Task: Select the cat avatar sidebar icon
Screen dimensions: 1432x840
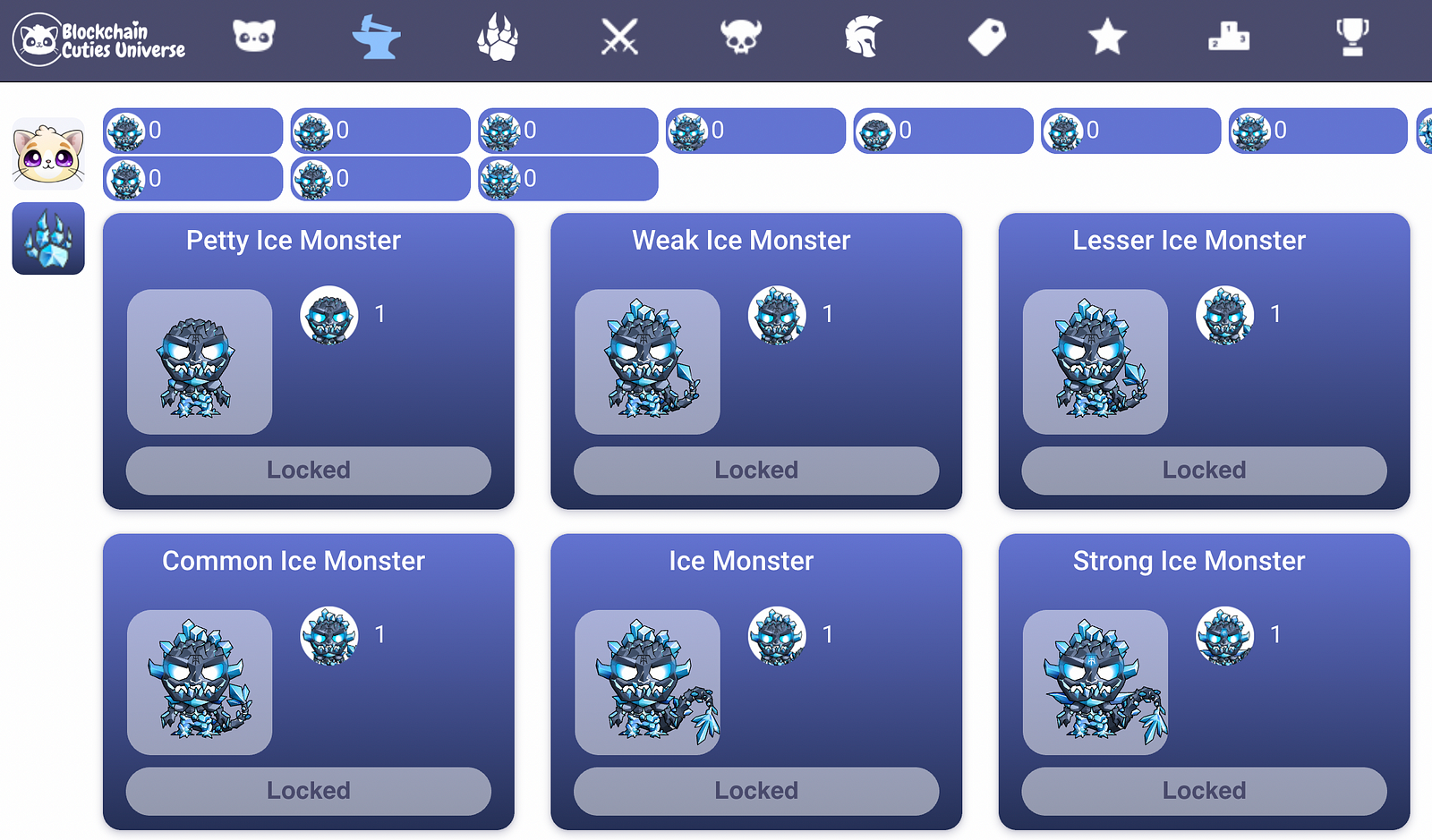Action: (48, 154)
